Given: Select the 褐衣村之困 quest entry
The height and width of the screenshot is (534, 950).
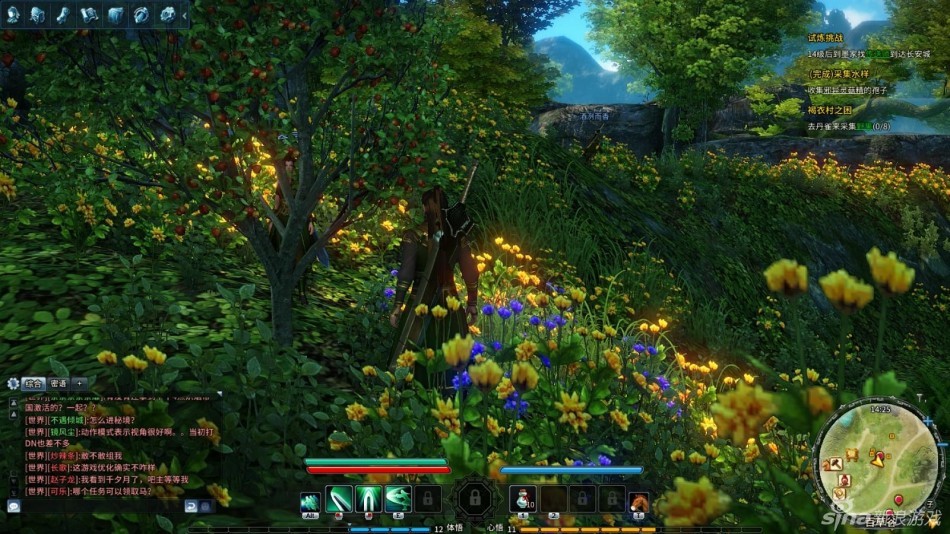Looking at the screenshot, I should pos(829,109).
